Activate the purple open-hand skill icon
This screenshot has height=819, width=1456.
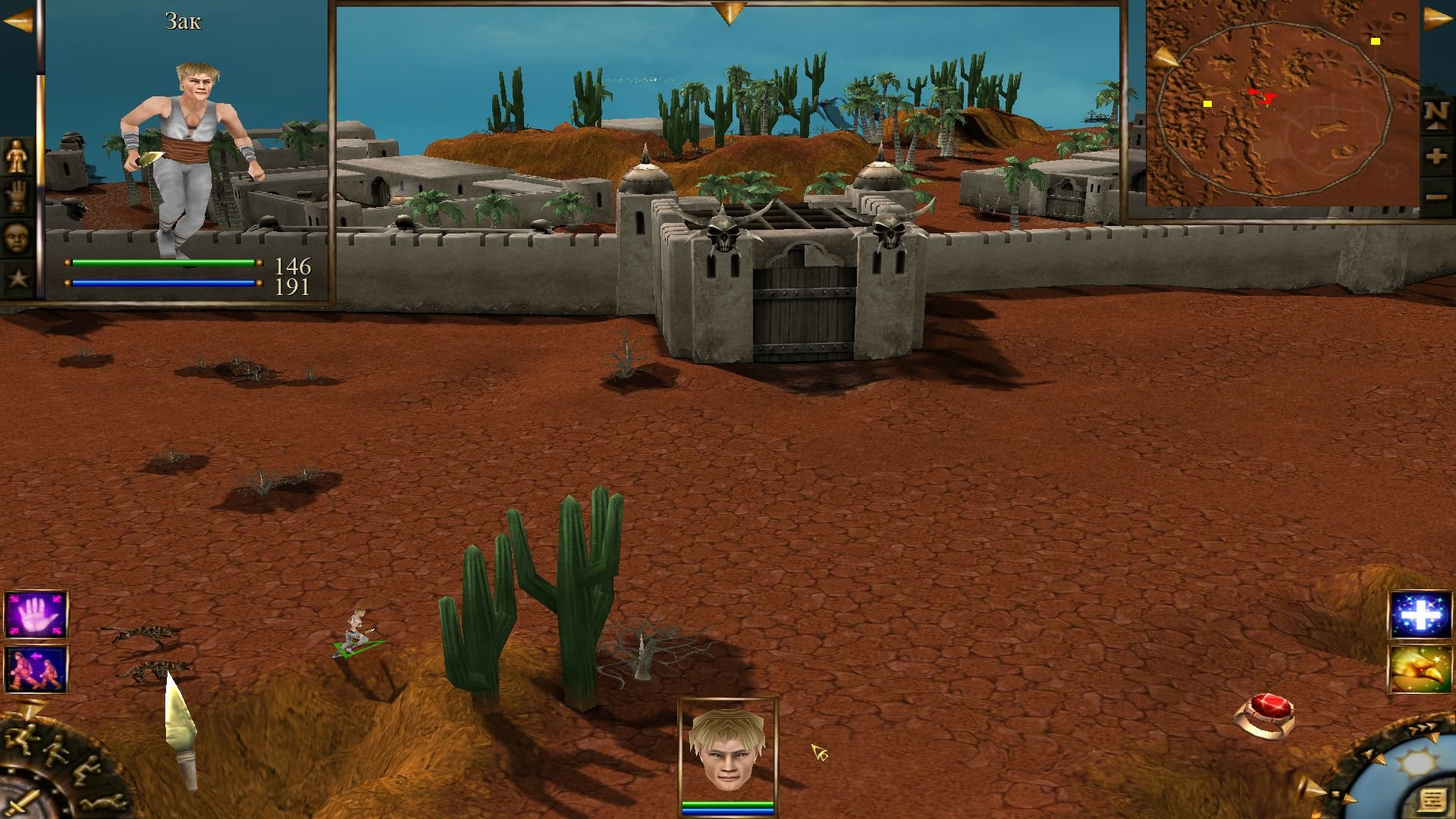coord(36,615)
